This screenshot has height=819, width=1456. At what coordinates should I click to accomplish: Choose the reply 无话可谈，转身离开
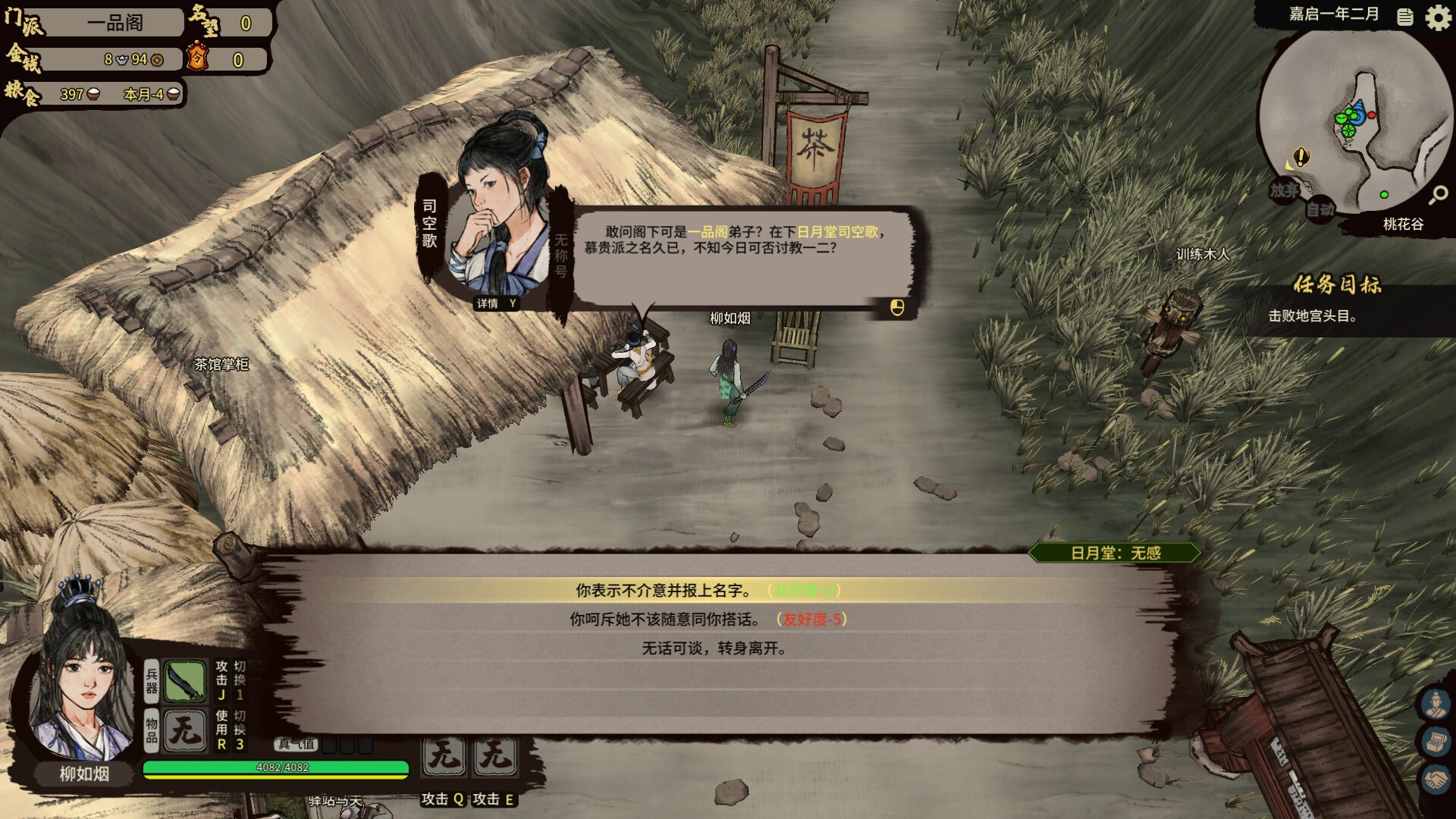coord(713,648)
